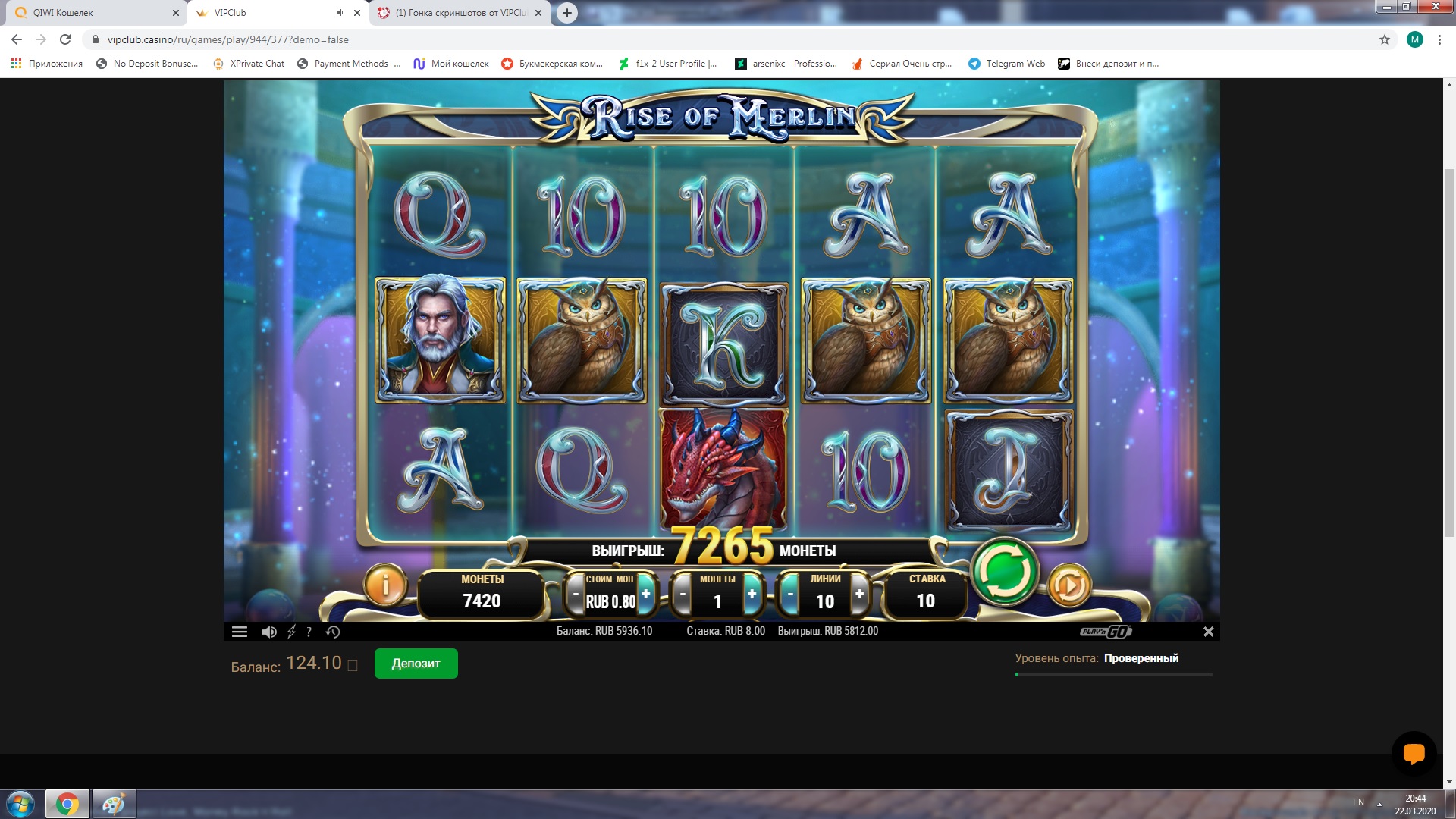Close the game with the X button
This screenshot has height=819, width=1456.
pyautogui.click(x=1208, y=632)
